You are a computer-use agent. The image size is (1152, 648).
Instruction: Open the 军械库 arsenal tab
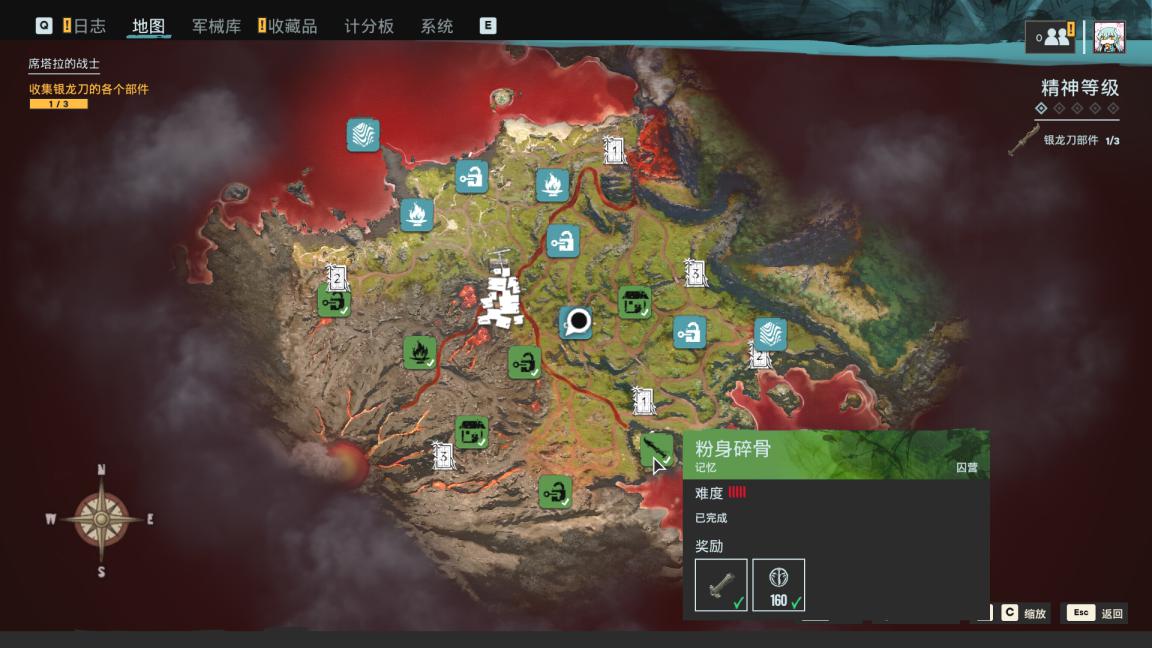coord(216,26)
